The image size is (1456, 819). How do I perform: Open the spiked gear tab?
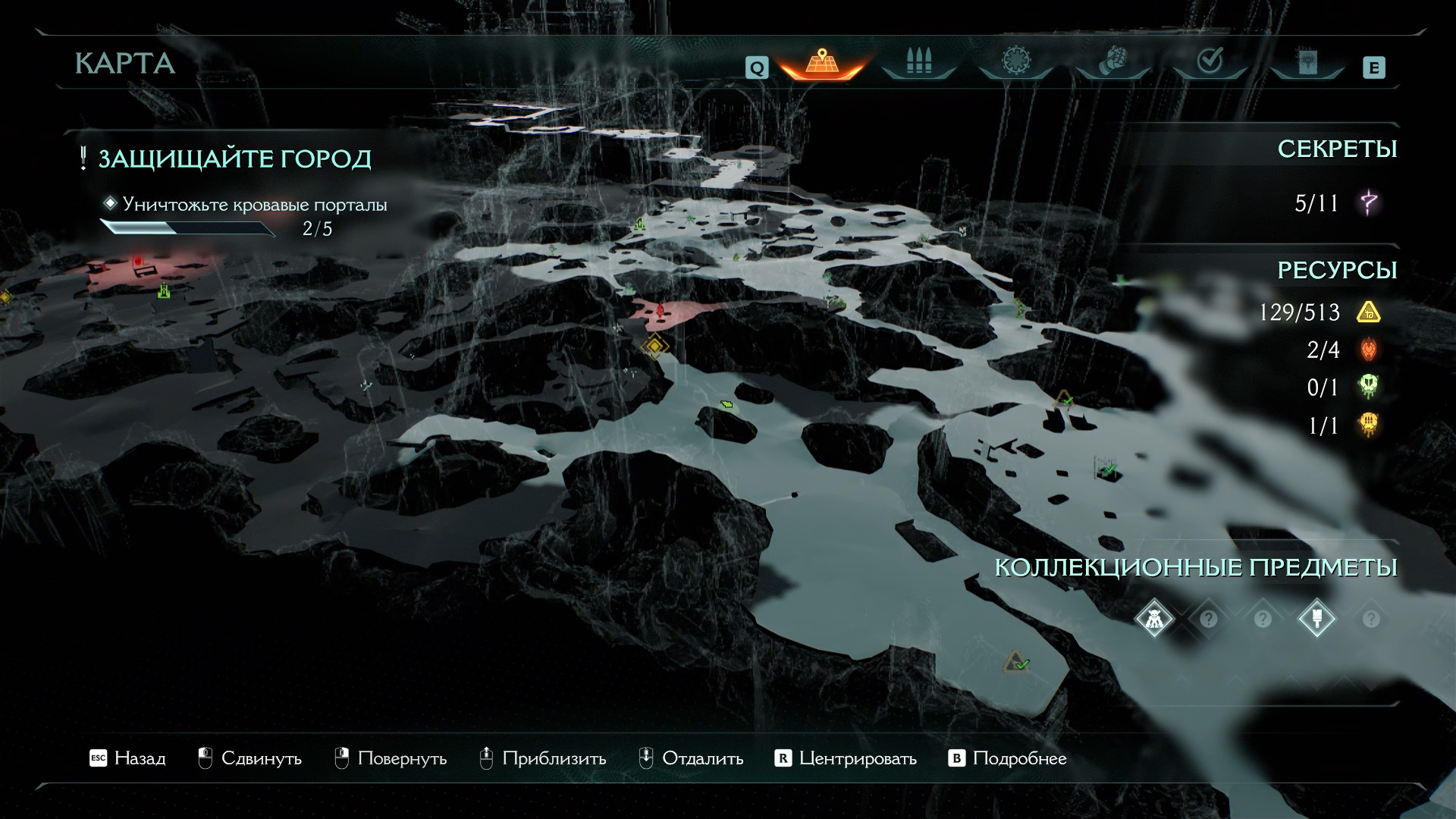(x=1015, y=61)
